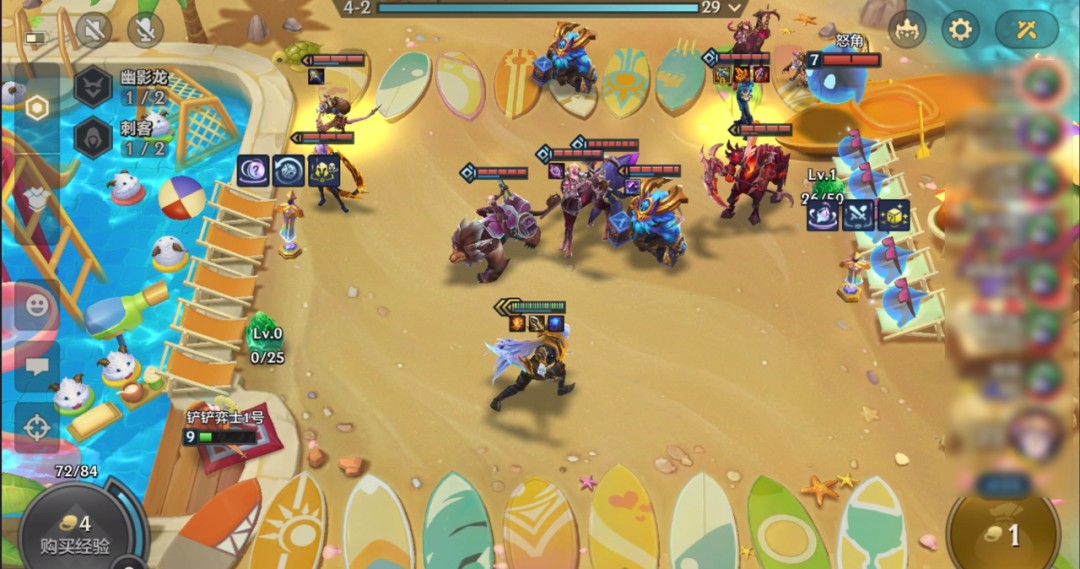The height and width of the screenshot is (569, 1080).
Task: Open the shop via gold coin button
Action: coord(1003,533)
